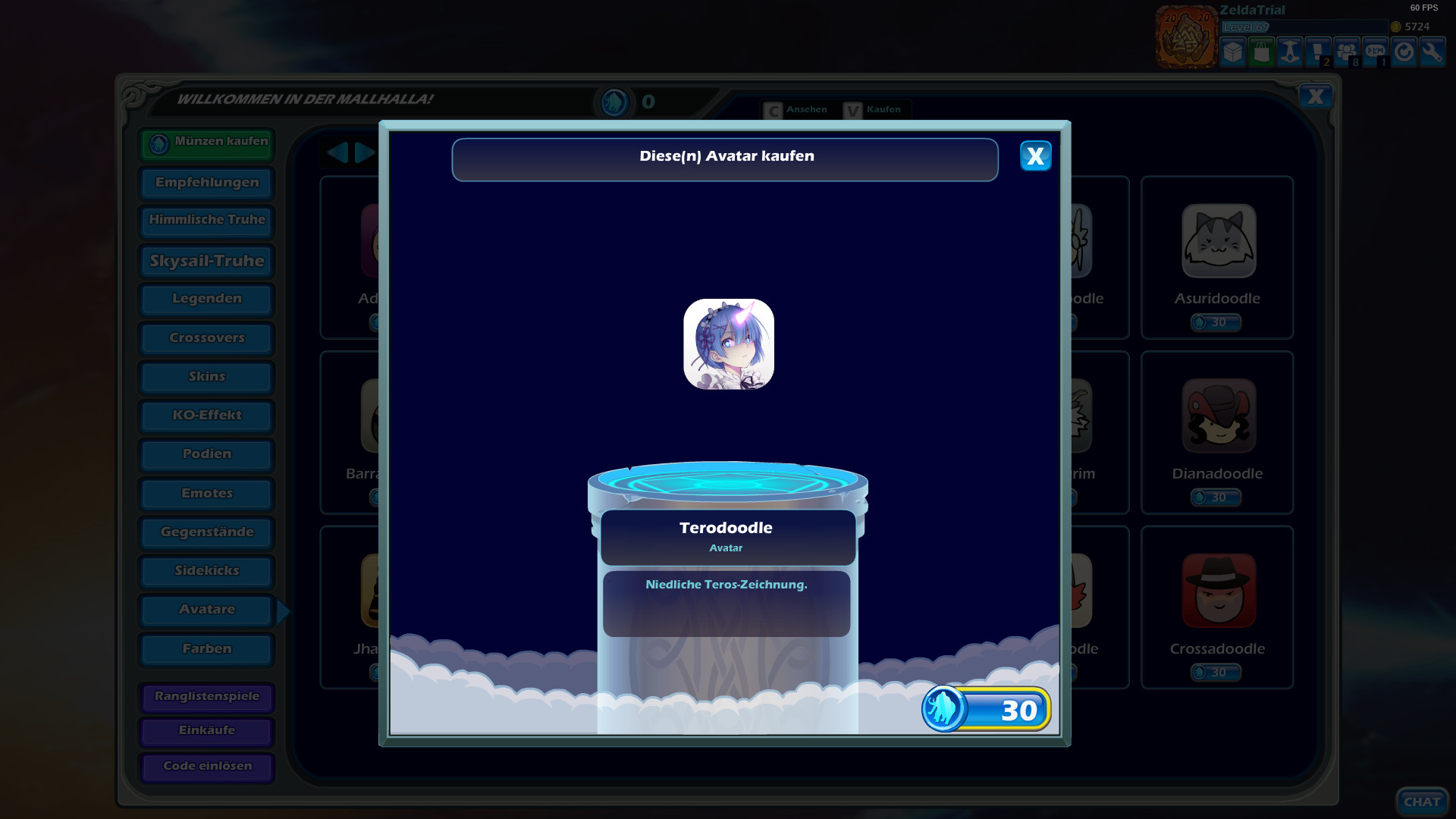
Task: Open Einkäufe purchase history
Action: click(x=206, y=730)
